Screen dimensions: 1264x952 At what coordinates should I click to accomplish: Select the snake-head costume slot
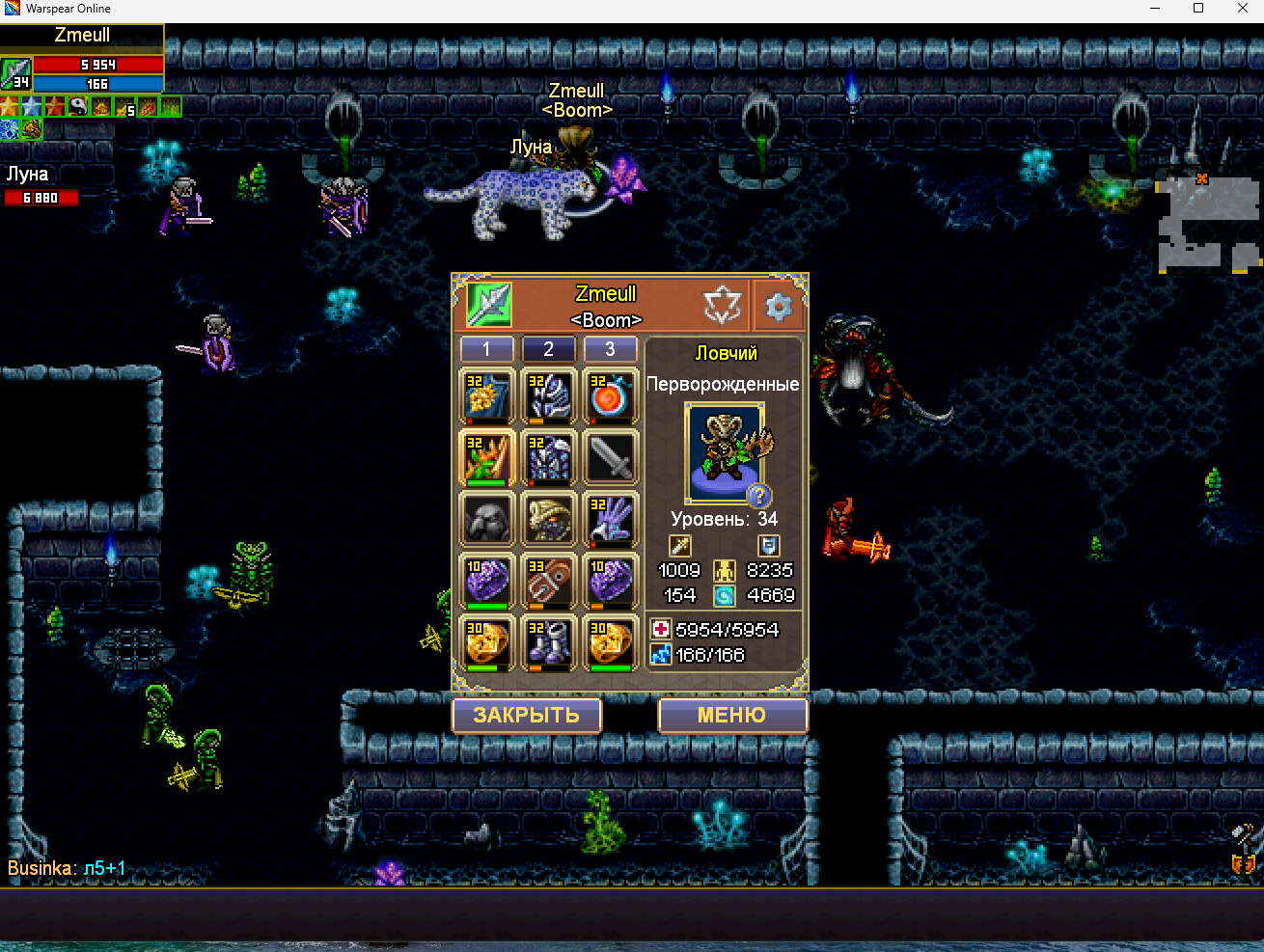pos(548,519)
